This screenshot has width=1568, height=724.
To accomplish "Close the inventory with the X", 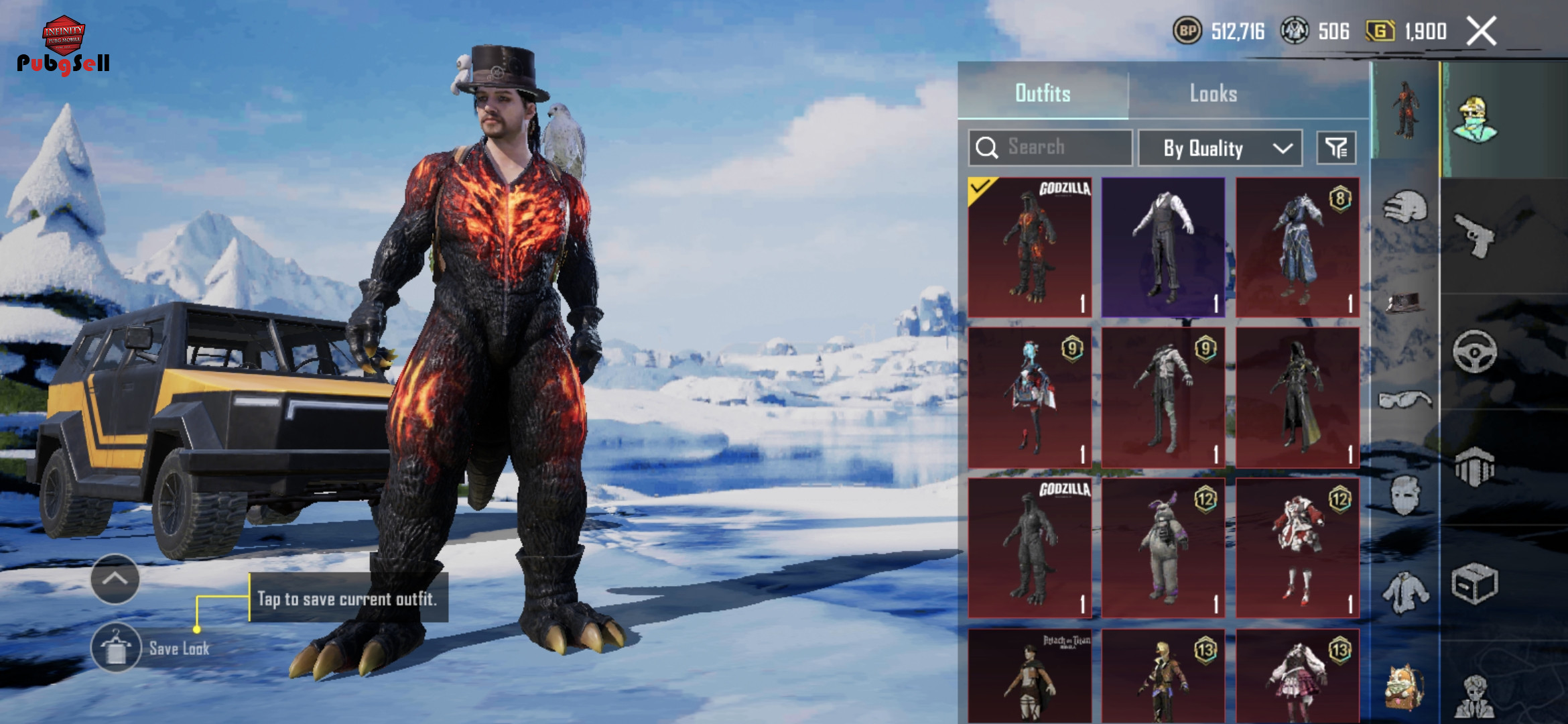I will pyautogui.click(x=1481, y=32).
